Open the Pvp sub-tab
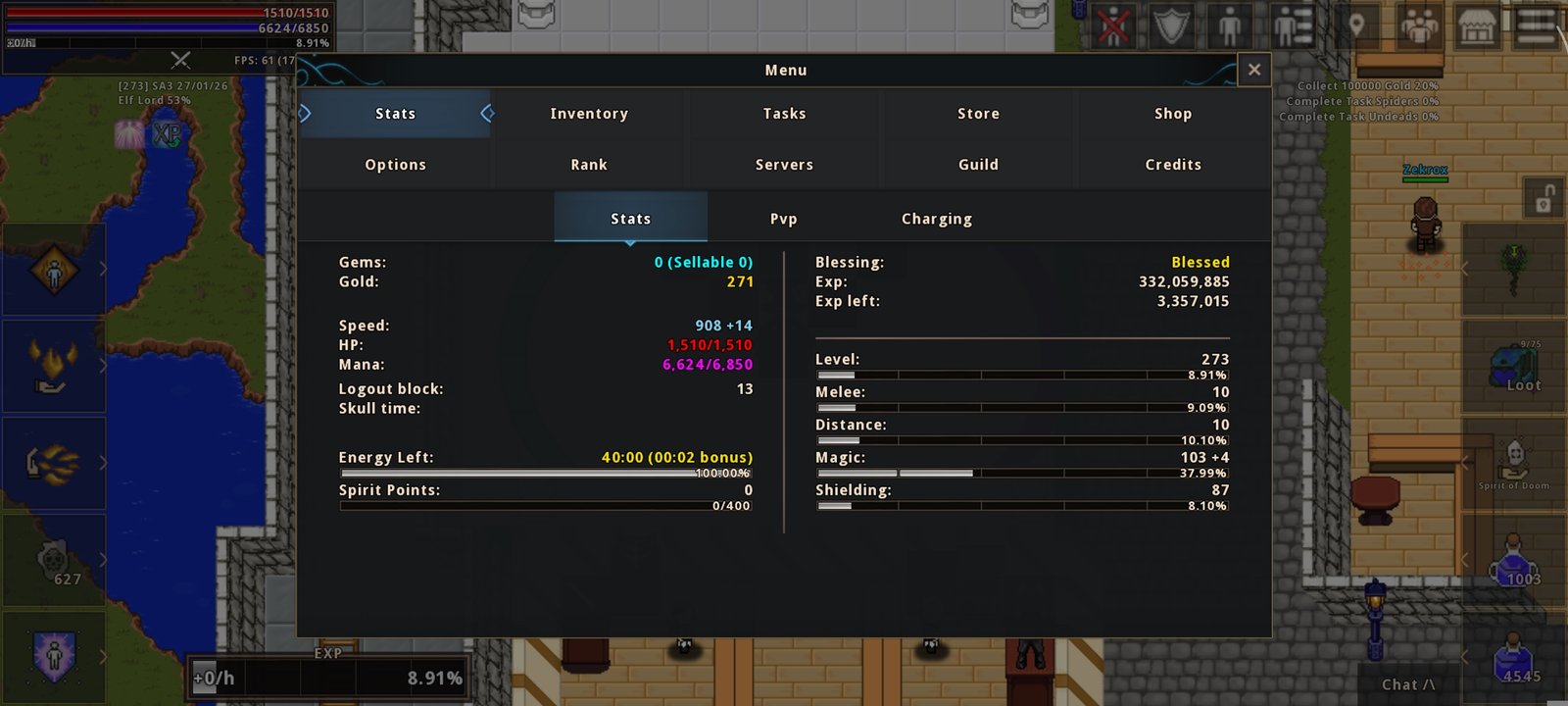Image resolution: width=1568 pixels, height=706 pixels. (x=783, y=218)
